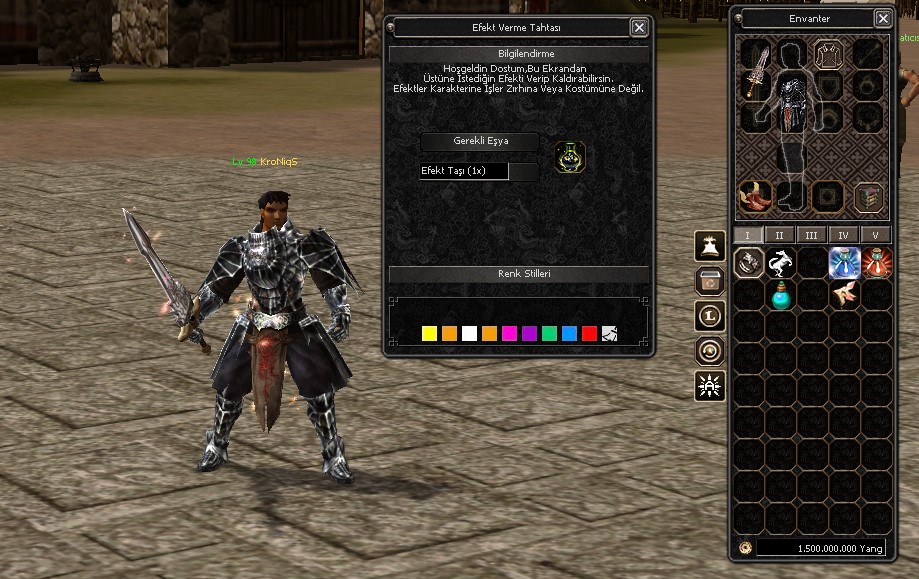The image size is (919, 579).
Task: Select the magenta color swatch
Action: click(x=509, y=333)
